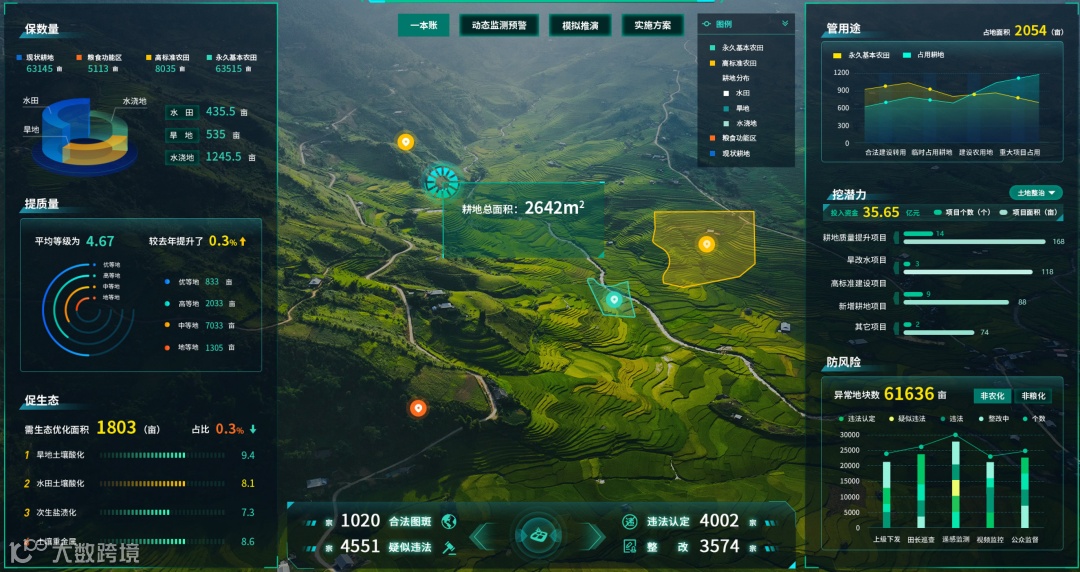Image resolution: width=1080 pixels, height=572 pixels.
Task: Open the 动态监测预警 tab
Action: coord(499,25)
